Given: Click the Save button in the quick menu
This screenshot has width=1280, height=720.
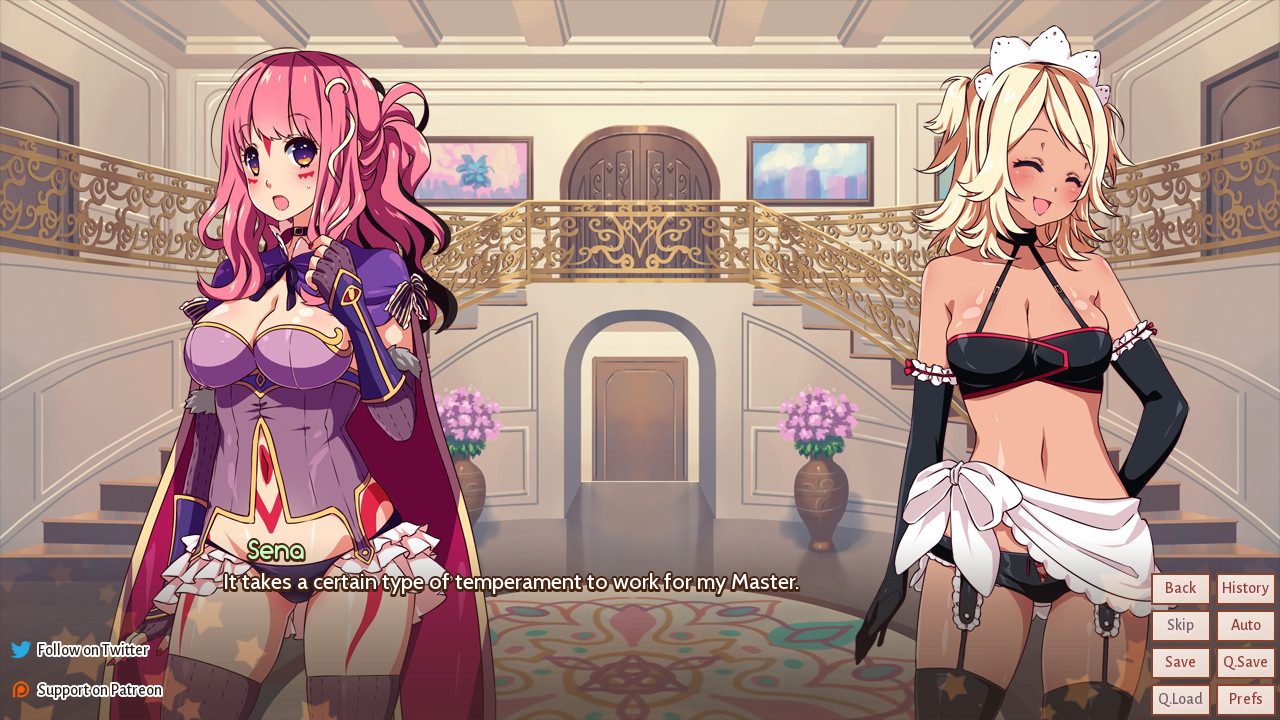Looking at the screenshot, I should click(1180, 662).
